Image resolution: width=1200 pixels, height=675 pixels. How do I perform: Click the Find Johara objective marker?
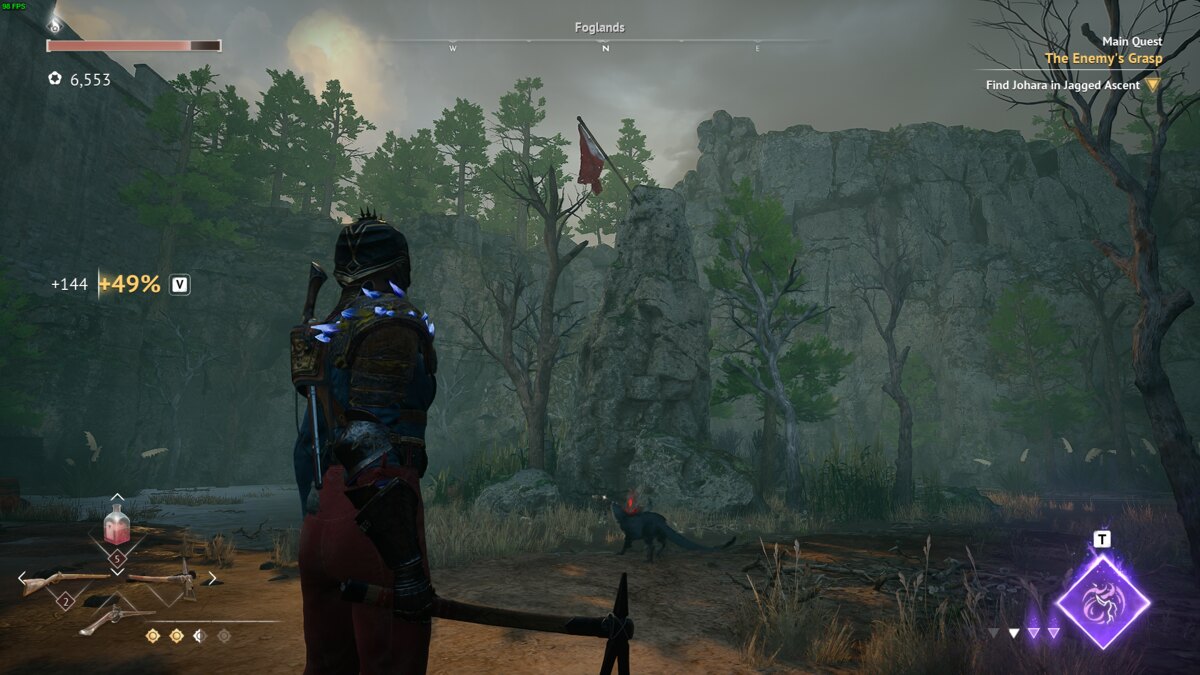tap(1153, 85)
